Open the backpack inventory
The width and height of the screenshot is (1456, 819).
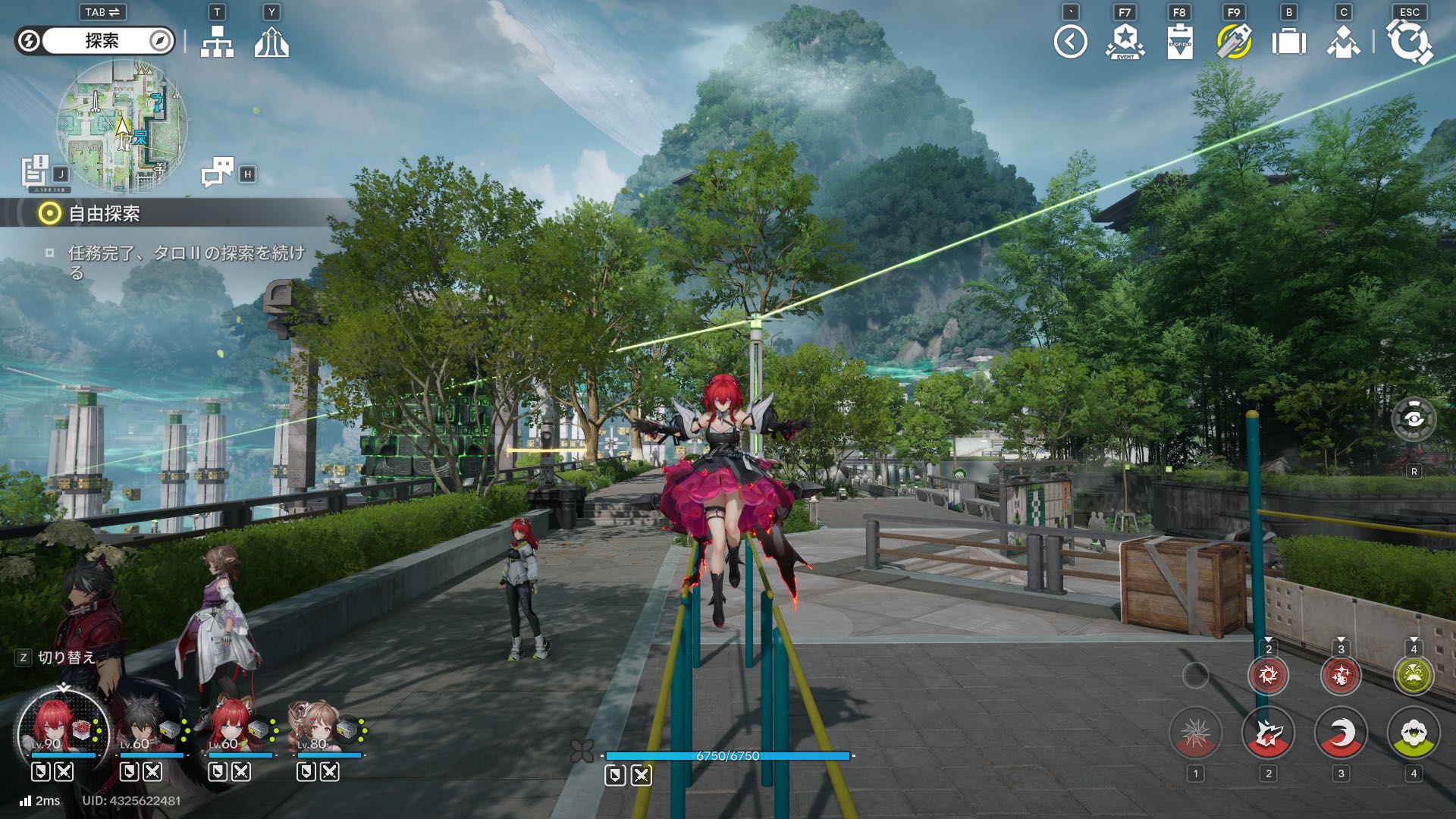(1288, 42)
